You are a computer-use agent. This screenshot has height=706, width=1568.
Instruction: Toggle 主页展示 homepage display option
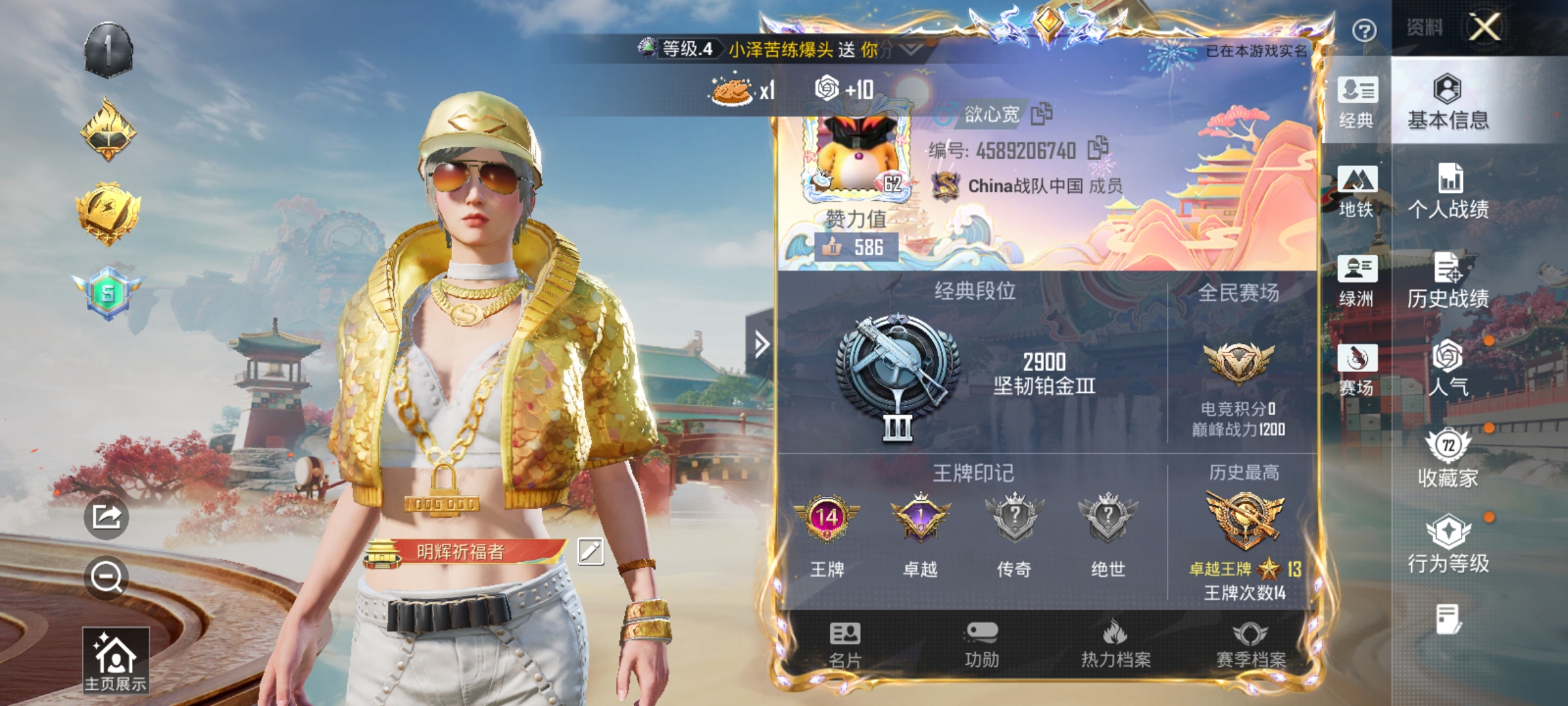coord(118,660)
